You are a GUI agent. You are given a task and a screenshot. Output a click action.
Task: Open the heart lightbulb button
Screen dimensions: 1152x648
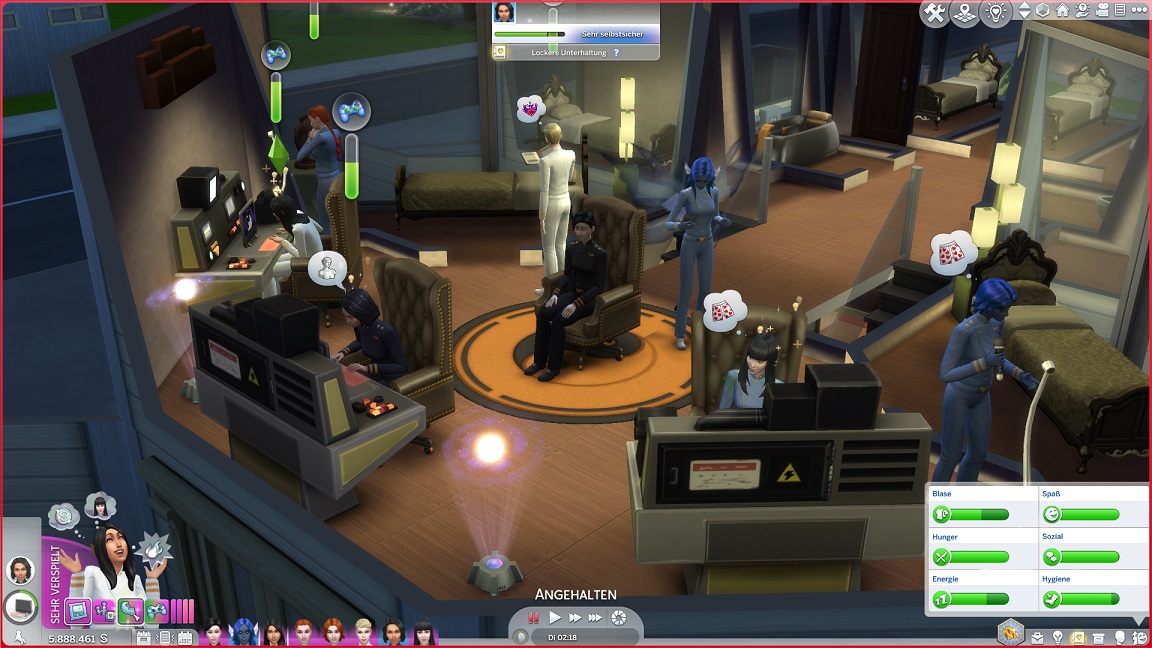point(996,13)
